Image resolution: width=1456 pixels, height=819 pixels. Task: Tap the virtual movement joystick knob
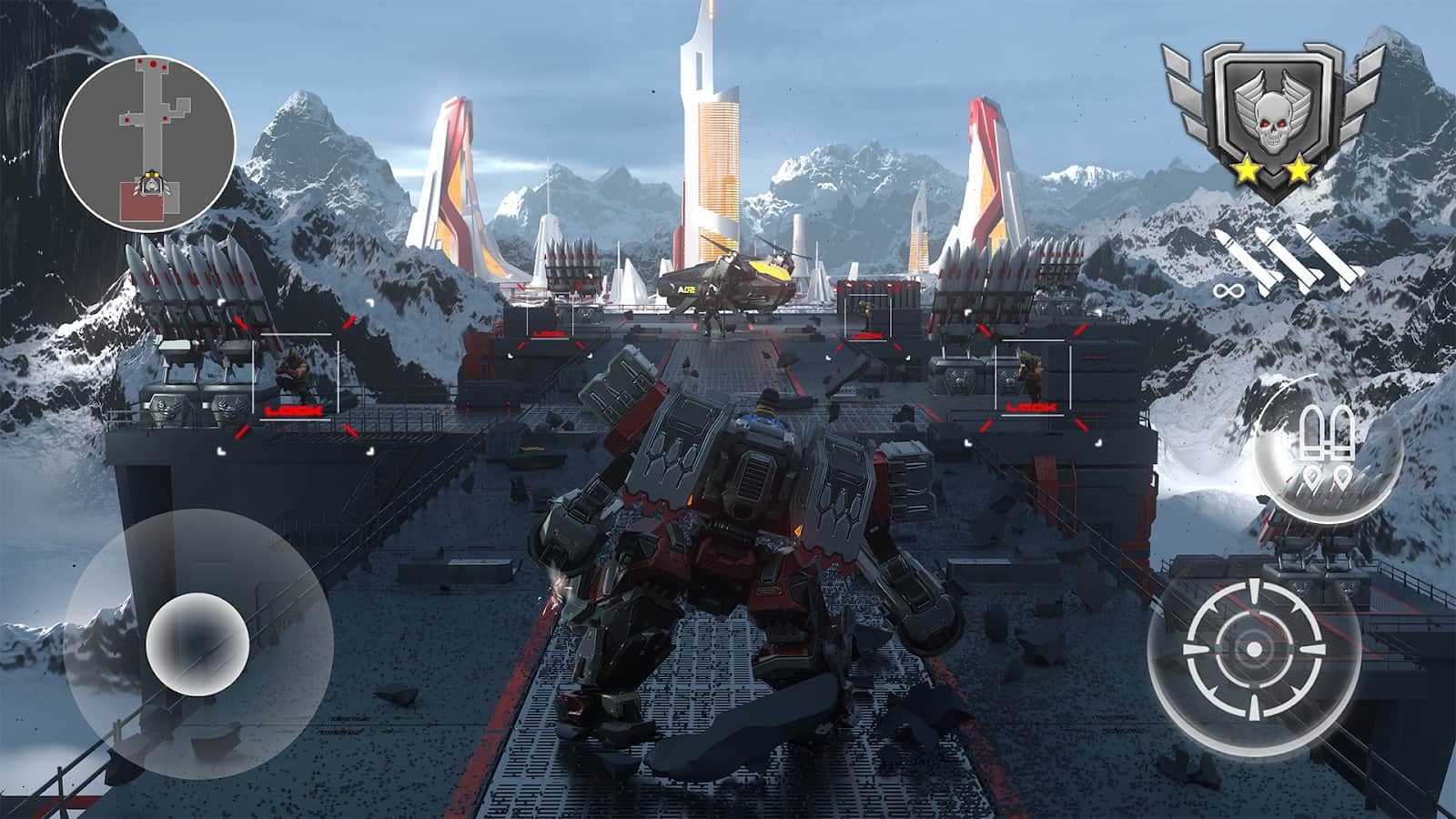[197, 643]
